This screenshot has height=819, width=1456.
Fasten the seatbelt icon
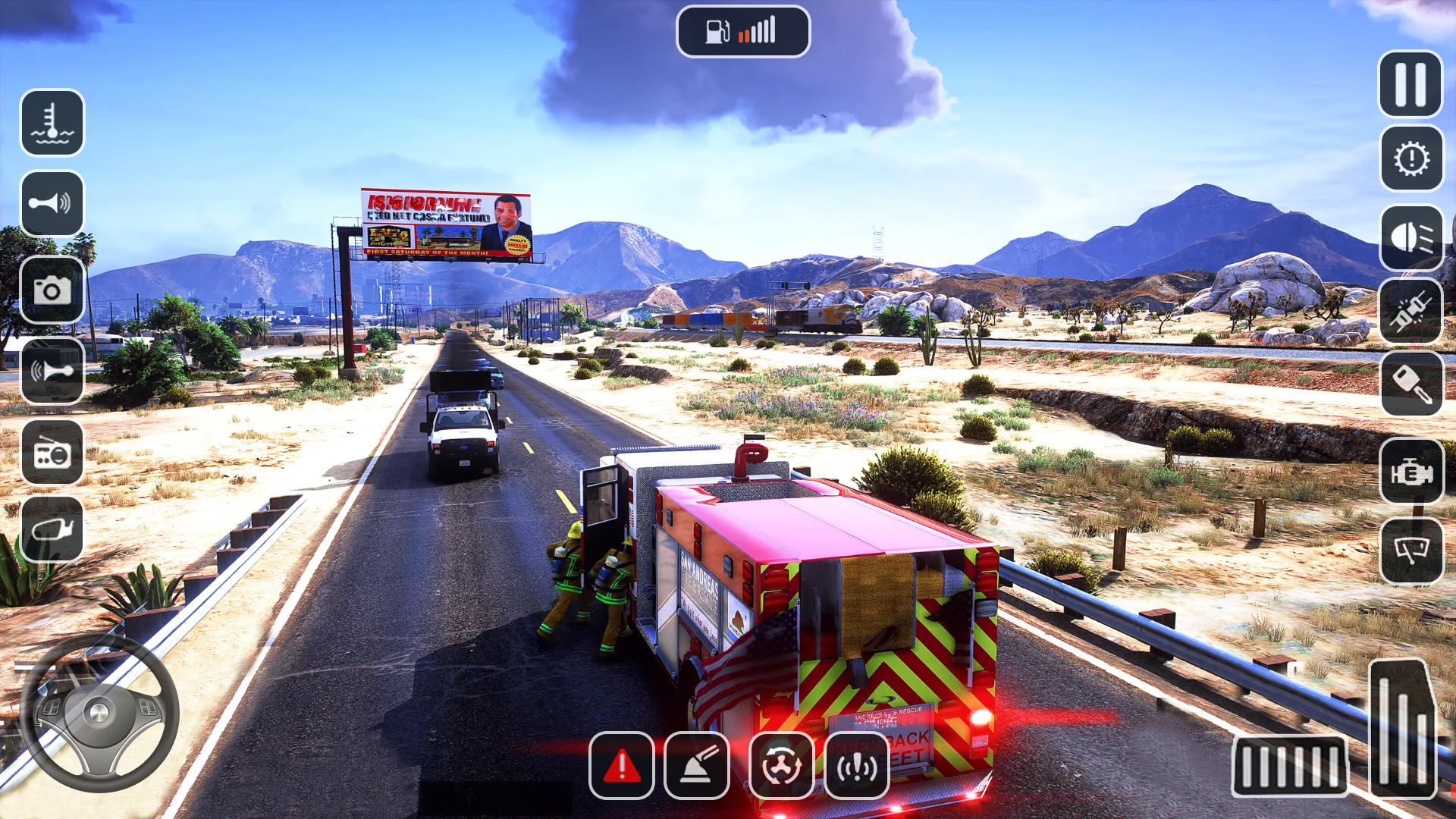click(1411, 311)
